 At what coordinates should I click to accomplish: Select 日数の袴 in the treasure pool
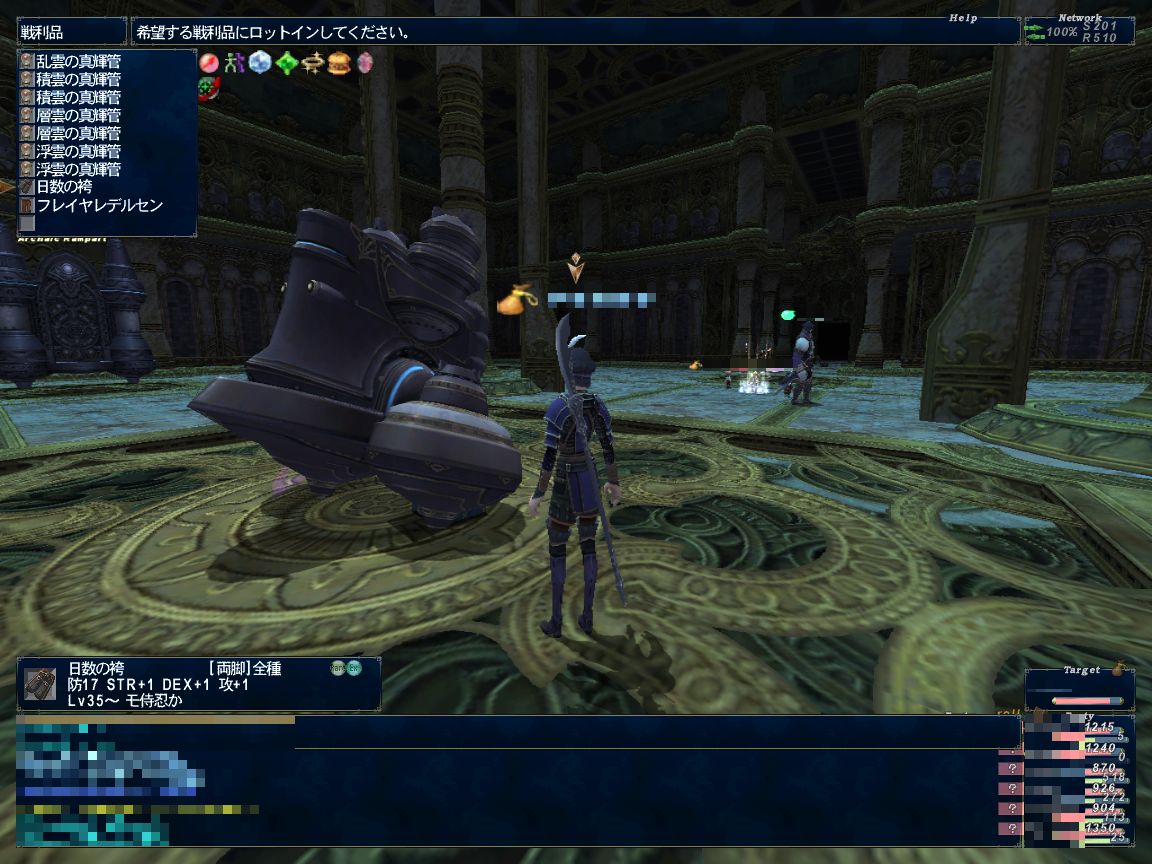(64, 187)
